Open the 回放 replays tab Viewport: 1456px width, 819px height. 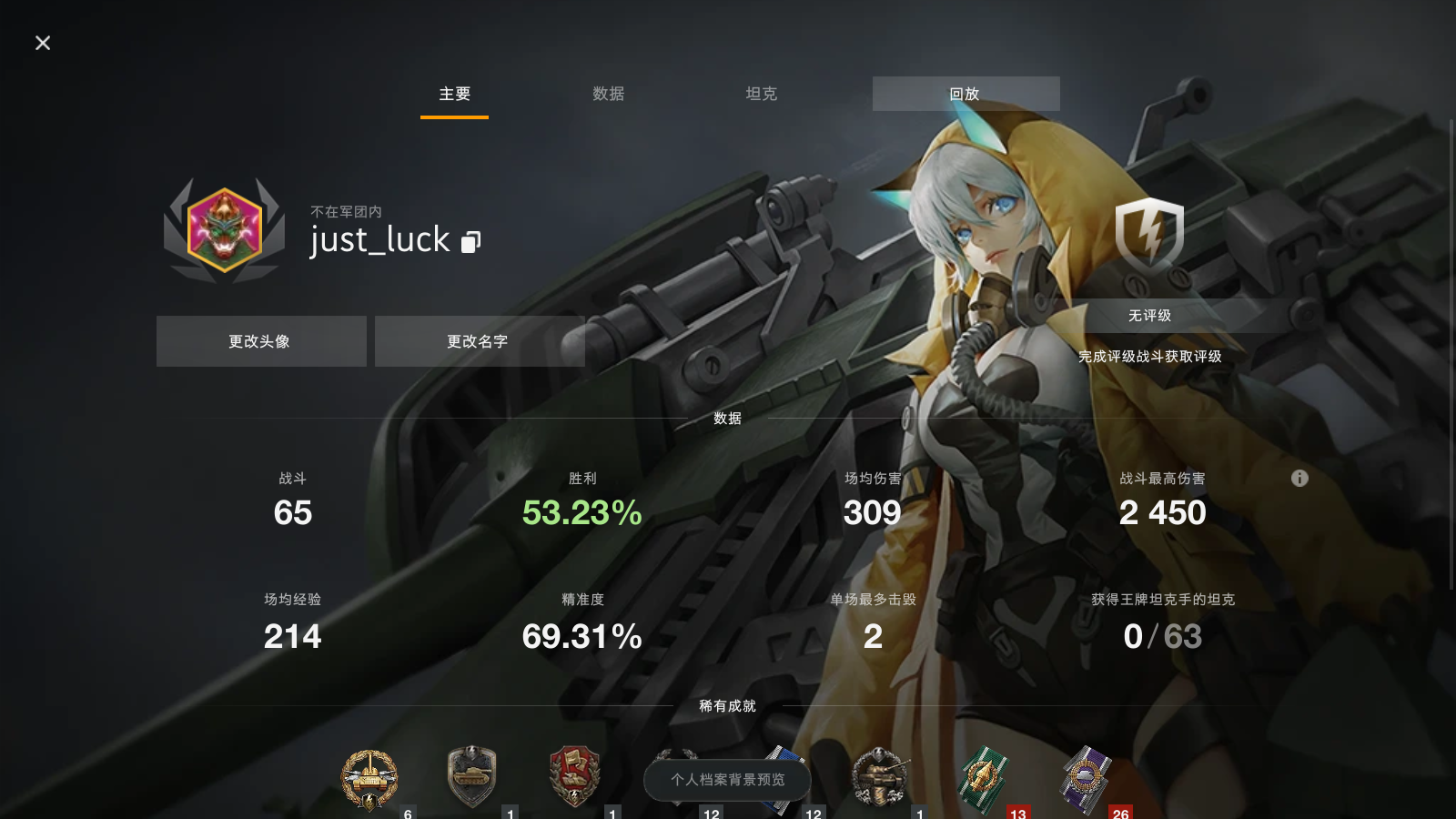pyautogui.click(x=966, y=94)
